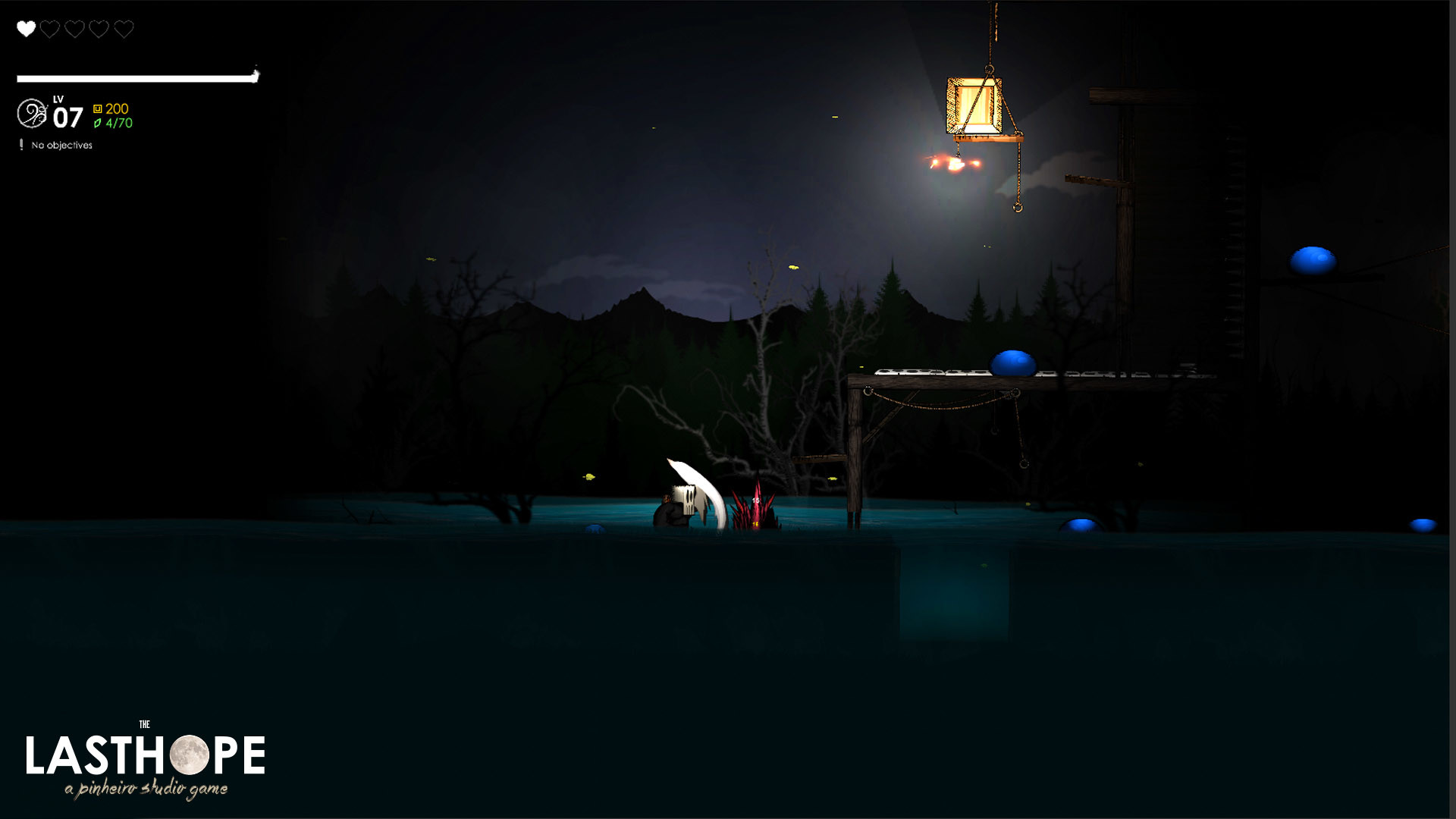The image size is (1456, 819).
Task: Toggle the middle heart of the health bar
Action: (x=74, y=29)
